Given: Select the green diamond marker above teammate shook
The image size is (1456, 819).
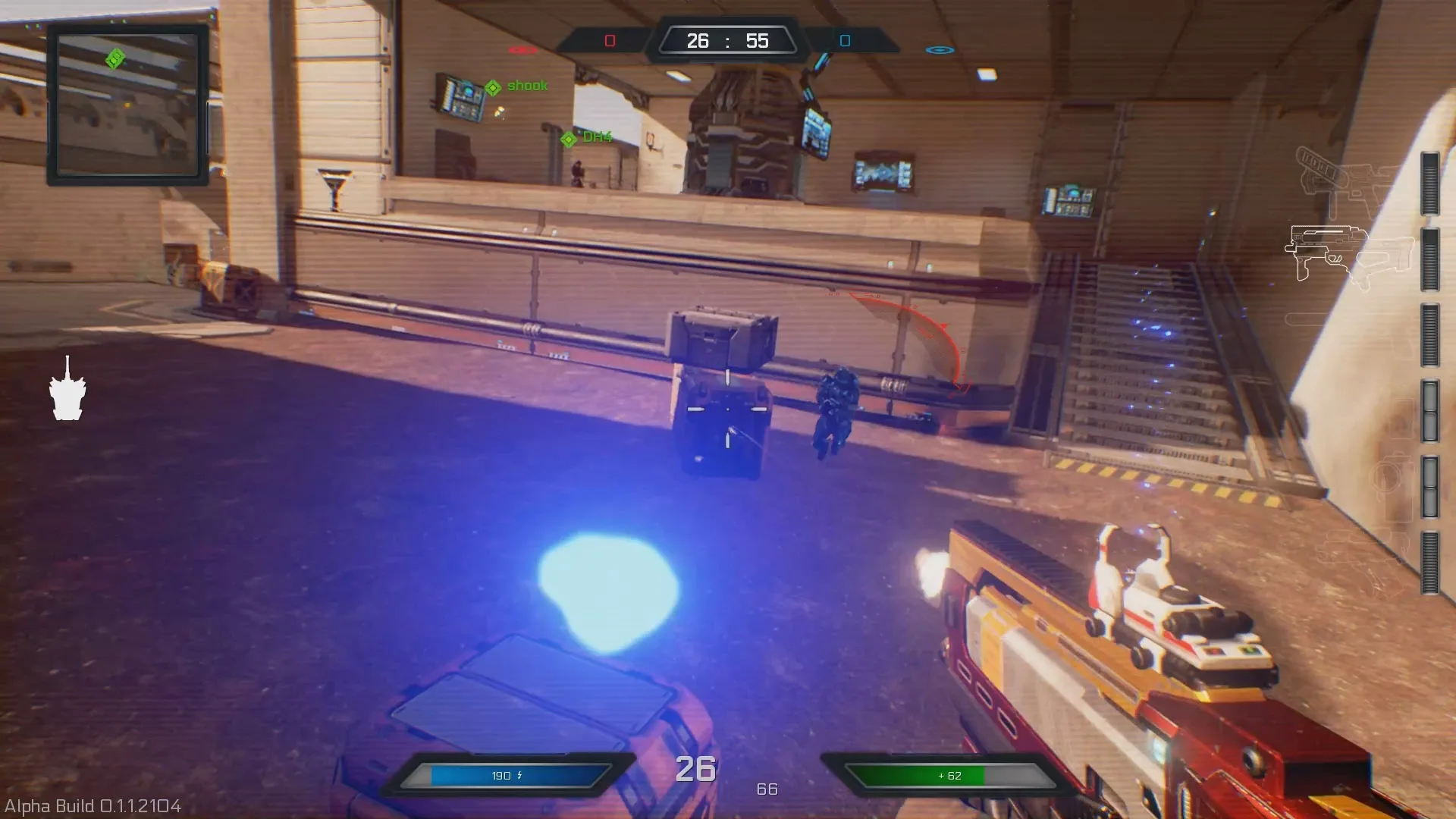Looking at the screenshot, I should 491,85.
